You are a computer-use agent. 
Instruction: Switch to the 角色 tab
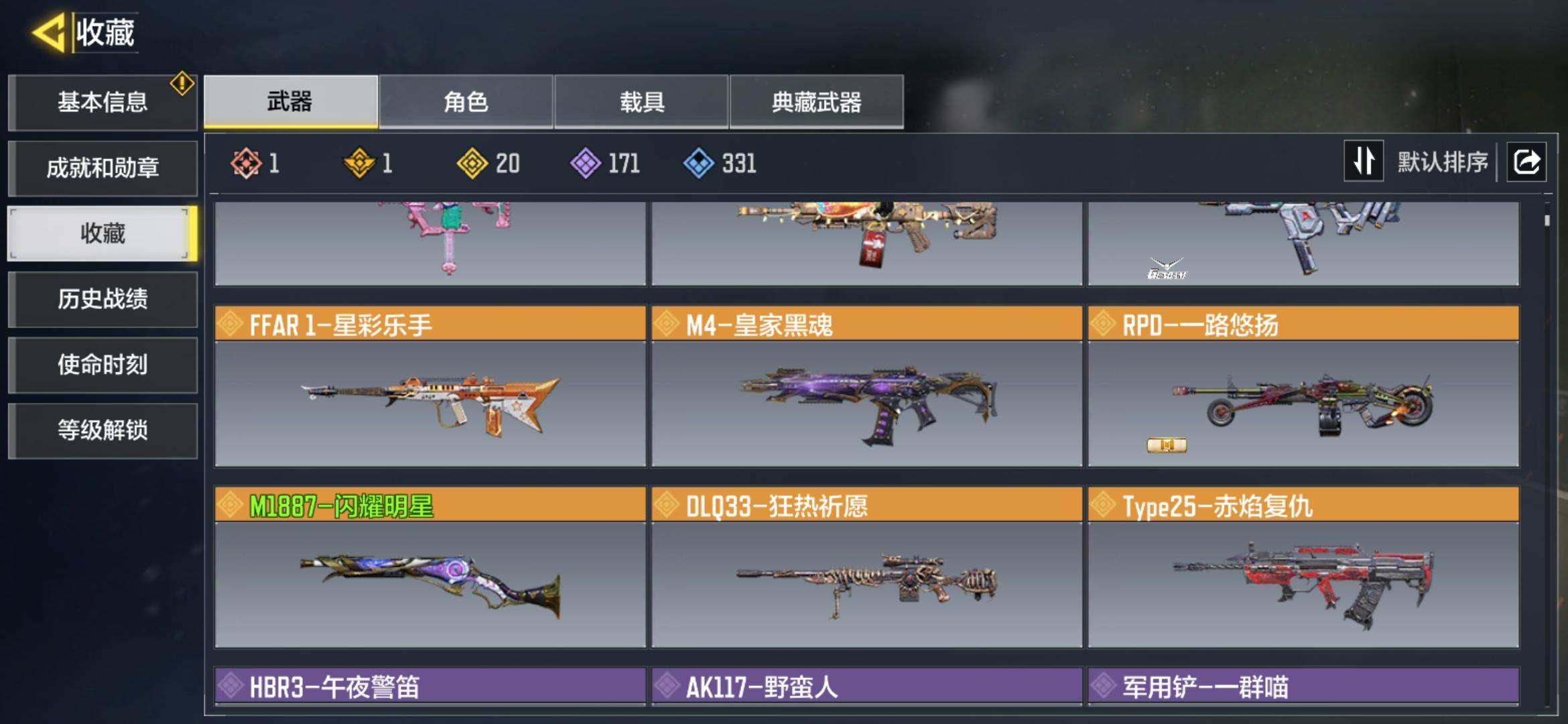(x=466, y=102)
